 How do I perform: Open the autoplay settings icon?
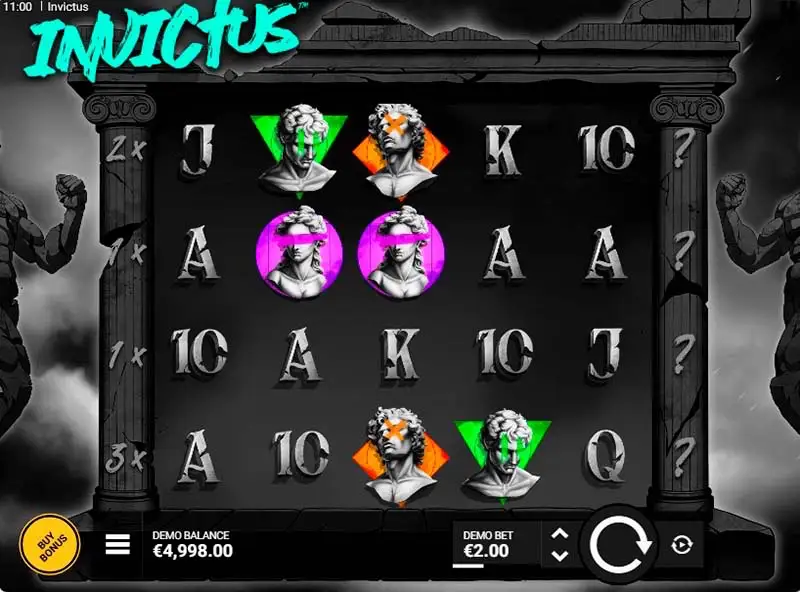683,544
